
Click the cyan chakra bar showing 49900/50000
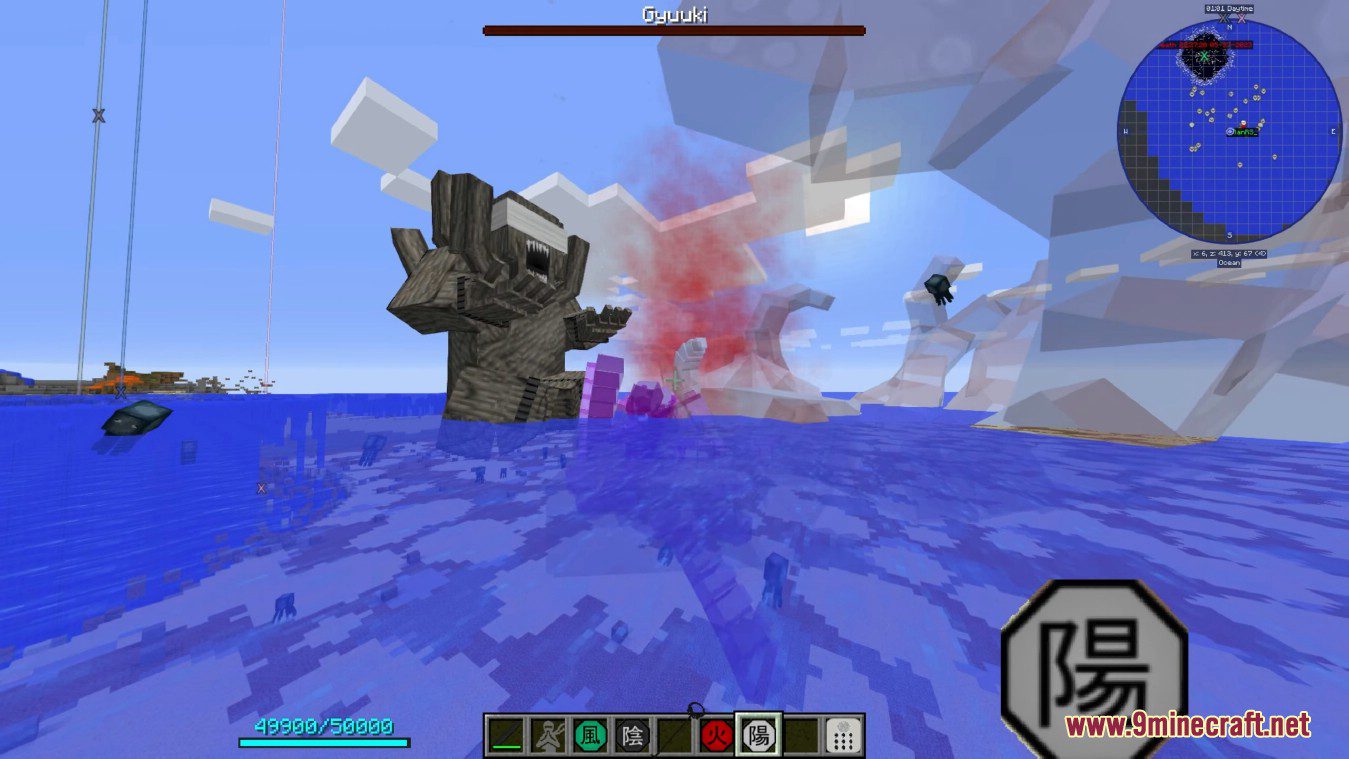[323, 743]
